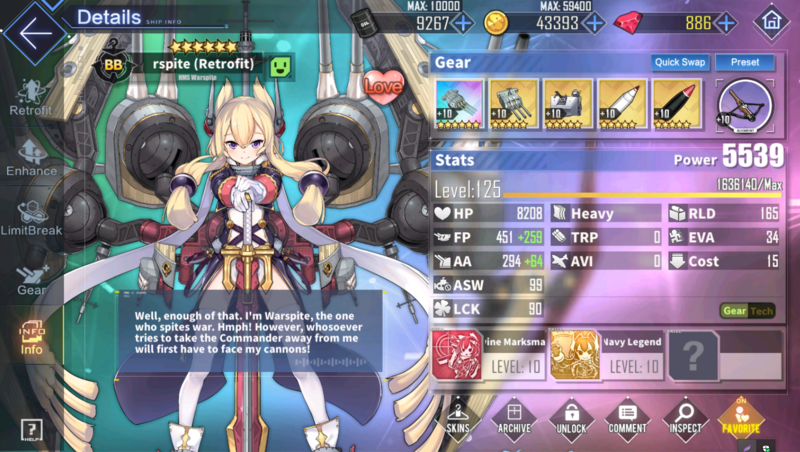
Task: Open the LimitBreak tab
Action: [x=30, y=220]
